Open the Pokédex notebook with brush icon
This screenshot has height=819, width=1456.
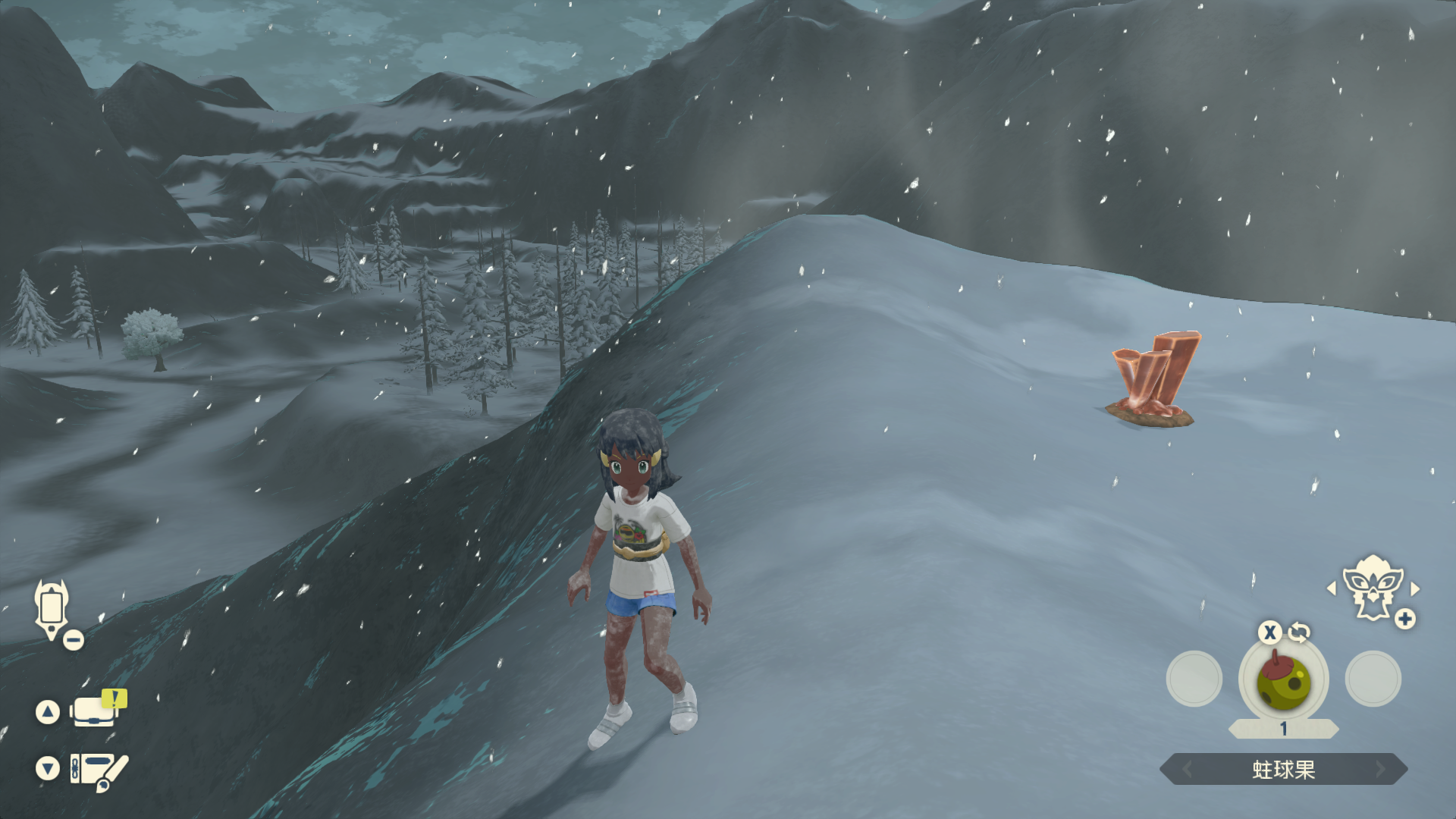(x=98, y=770)
